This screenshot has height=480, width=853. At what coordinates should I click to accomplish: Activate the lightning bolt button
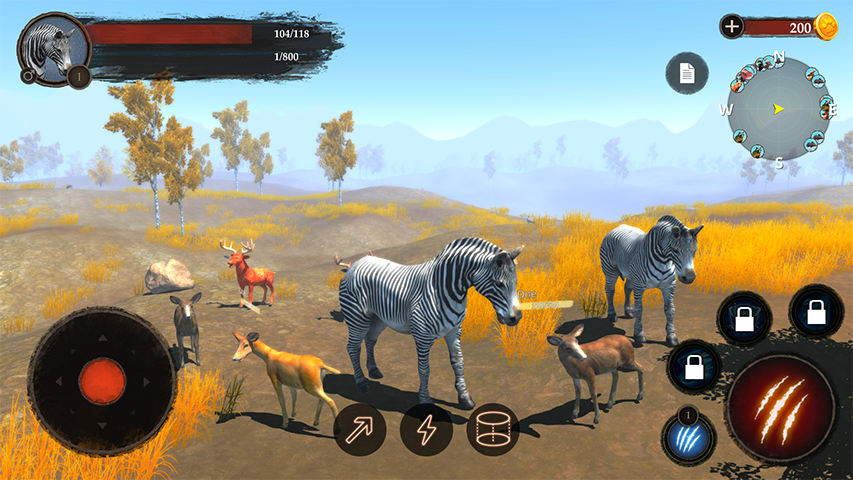point(426,429)
